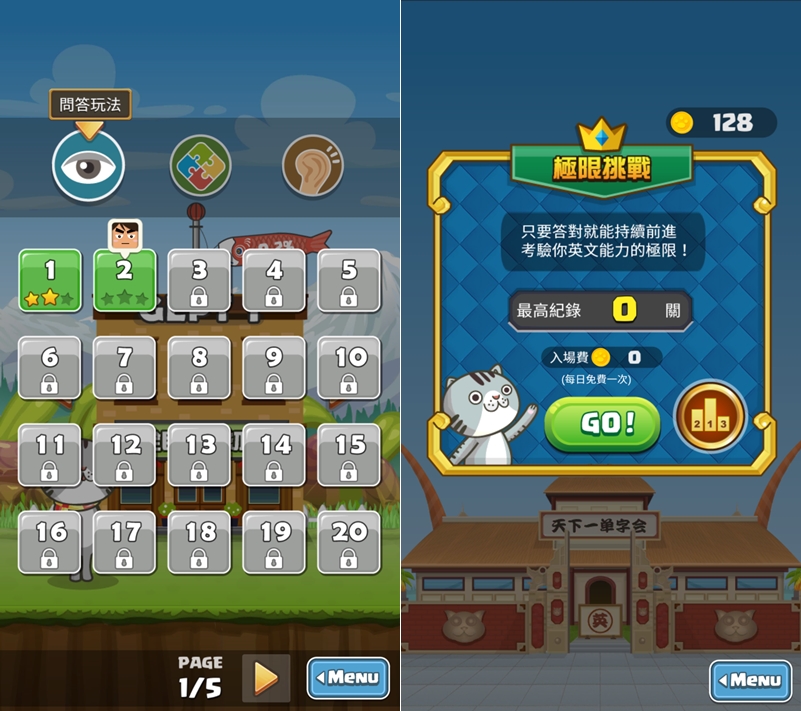This screenshot has width=801, height=711.
Task: Go to the next level page arrow
Action: [x=266, y=678]
